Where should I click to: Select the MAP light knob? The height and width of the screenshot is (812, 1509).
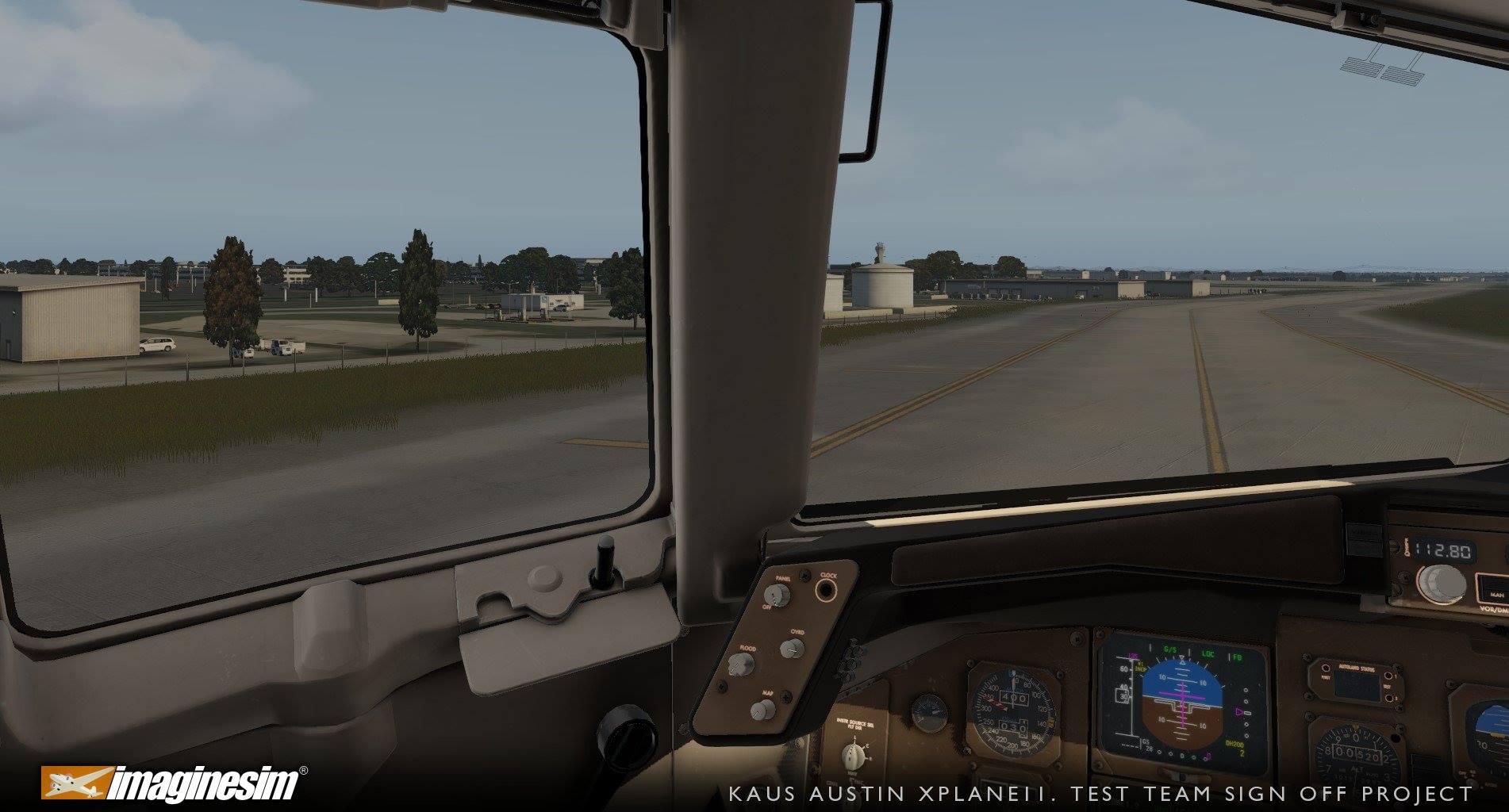(763, 710)
